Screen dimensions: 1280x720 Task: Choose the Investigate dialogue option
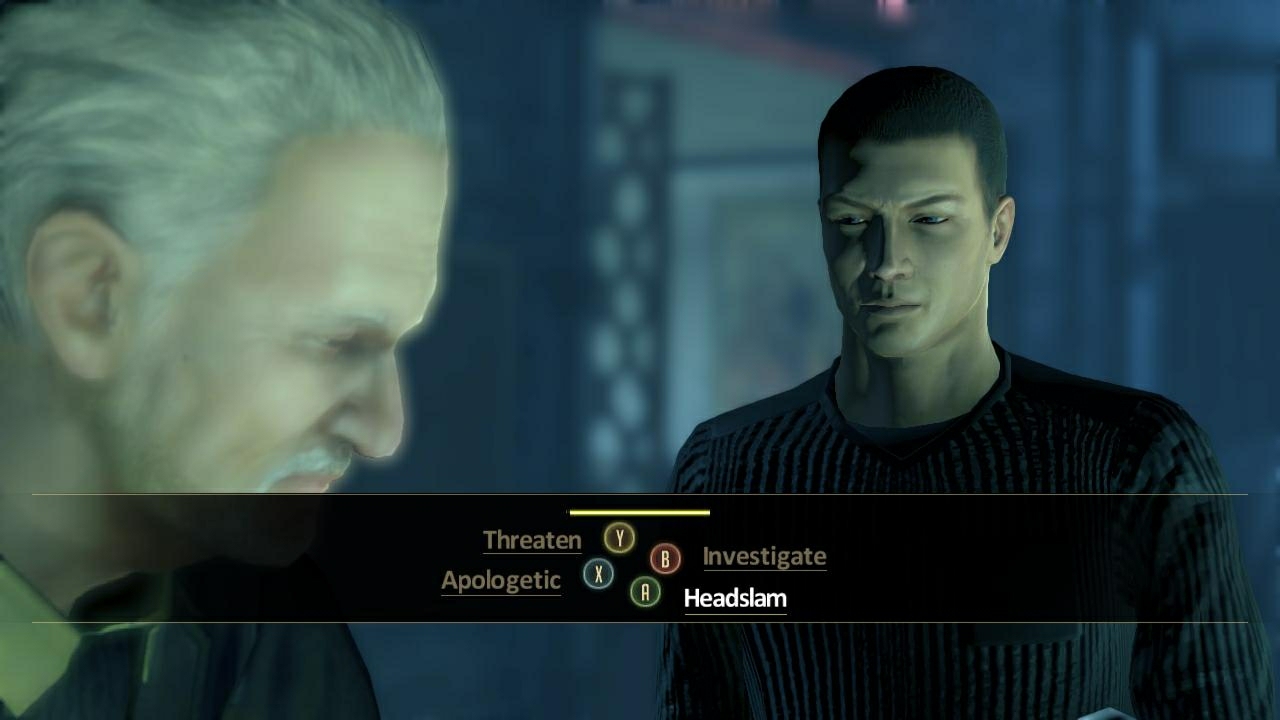pos(764,557)
